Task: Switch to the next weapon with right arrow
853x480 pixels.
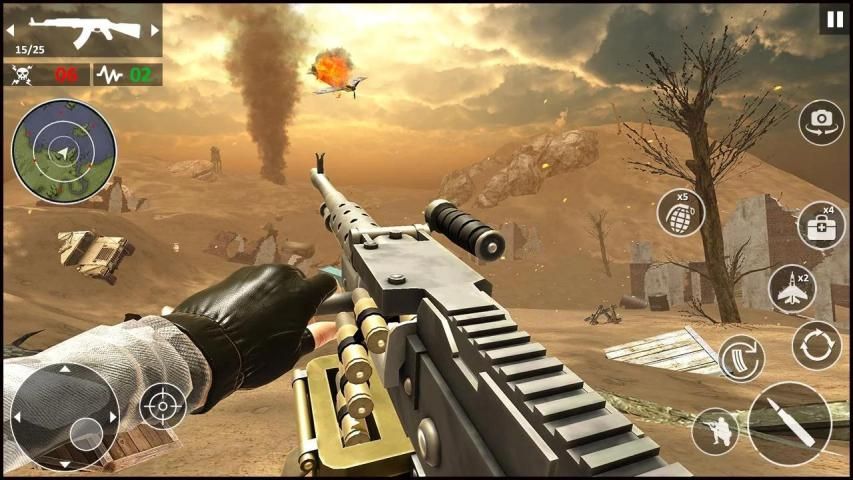Action: pyautogui.click(x=154, y=31)
